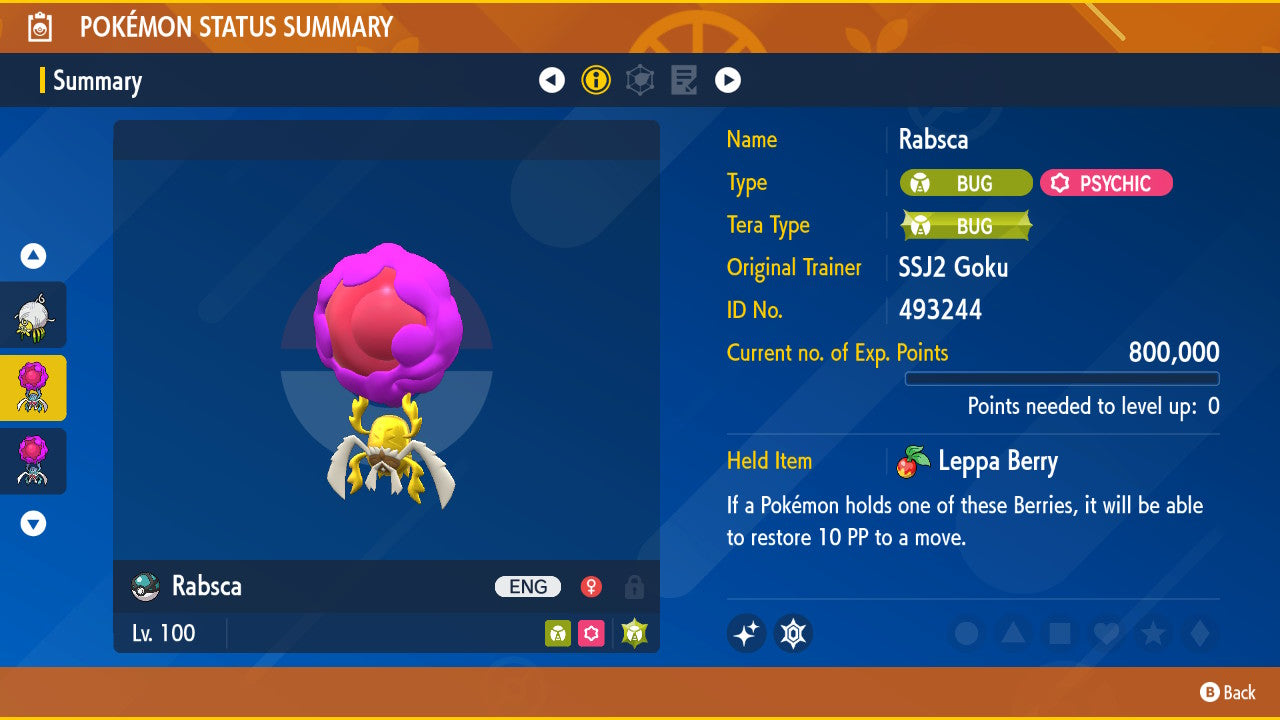Click the shiny sparkle icon
The height and width of the screenshot is (720, 1280).
[x=746, y=633]
